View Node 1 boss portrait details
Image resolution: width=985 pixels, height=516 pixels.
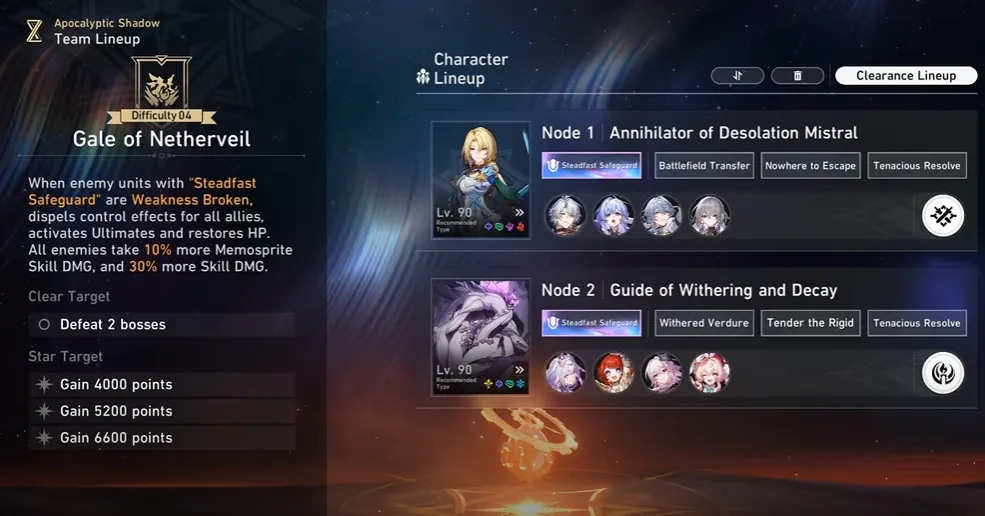coord(480,180)
